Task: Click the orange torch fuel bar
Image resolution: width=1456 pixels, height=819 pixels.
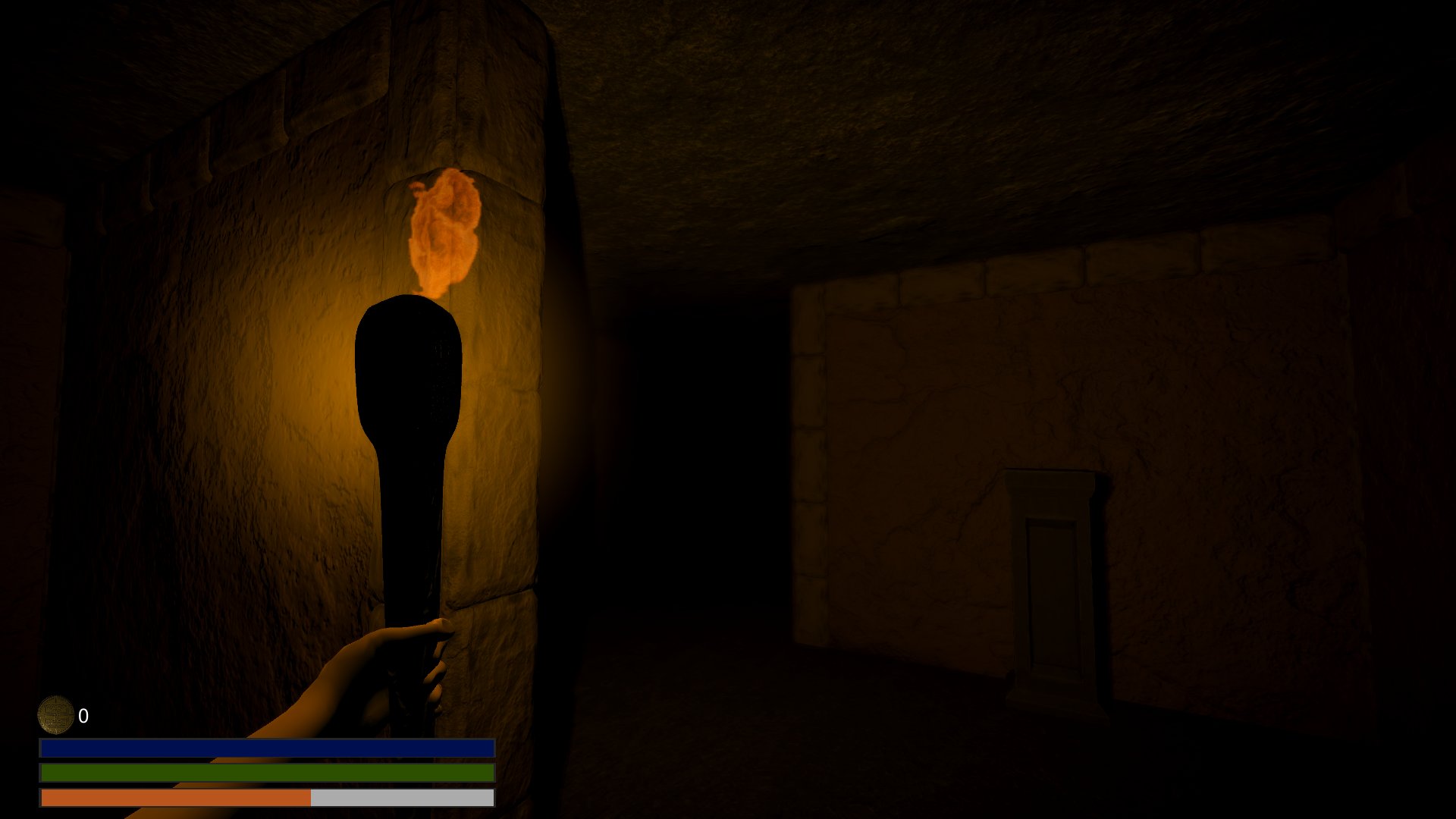Action: pyautogui.click(x=174, y=798)
